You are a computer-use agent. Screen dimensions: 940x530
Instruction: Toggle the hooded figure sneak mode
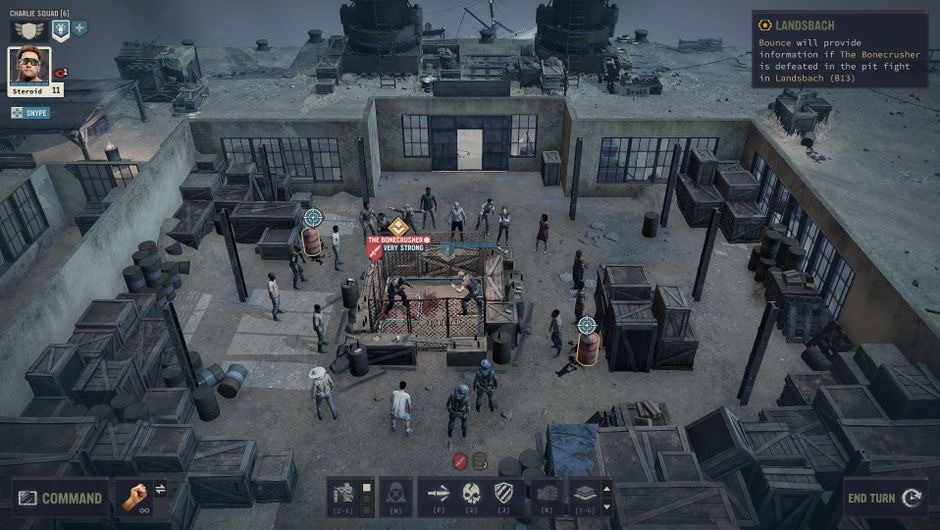pos(395,495)
